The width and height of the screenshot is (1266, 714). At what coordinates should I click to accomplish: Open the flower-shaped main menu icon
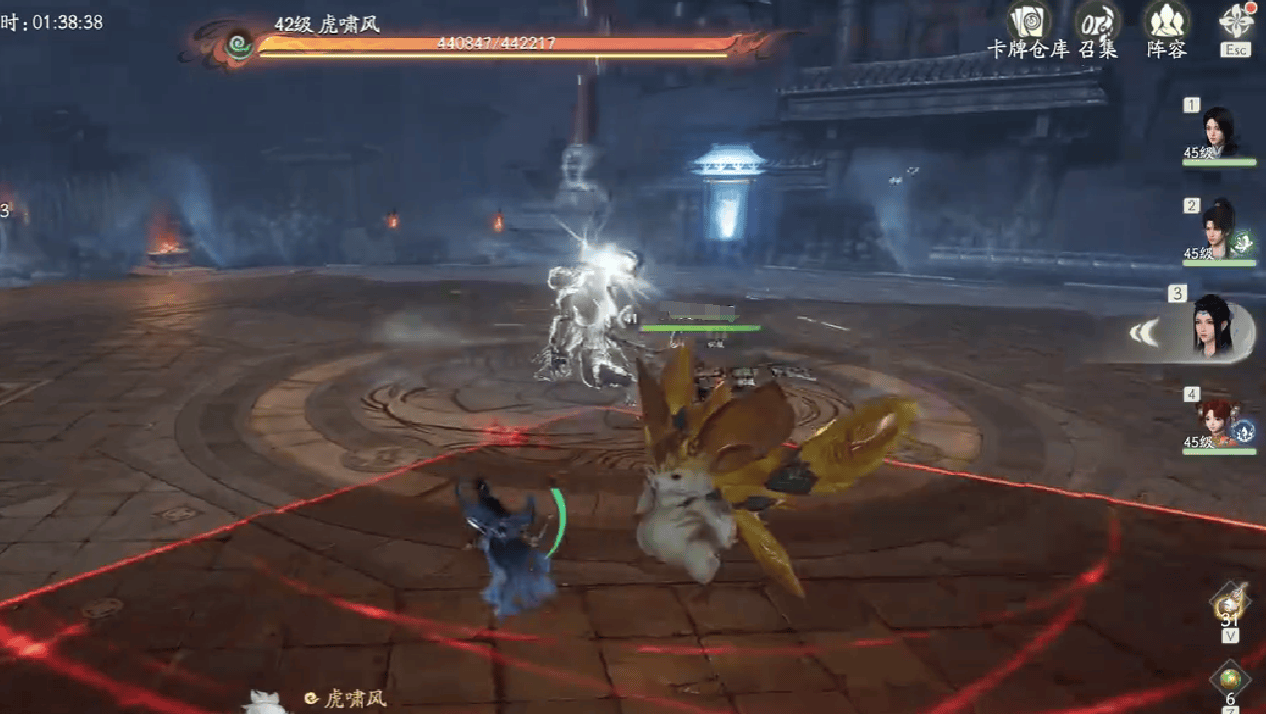(x=1236, y=20)
